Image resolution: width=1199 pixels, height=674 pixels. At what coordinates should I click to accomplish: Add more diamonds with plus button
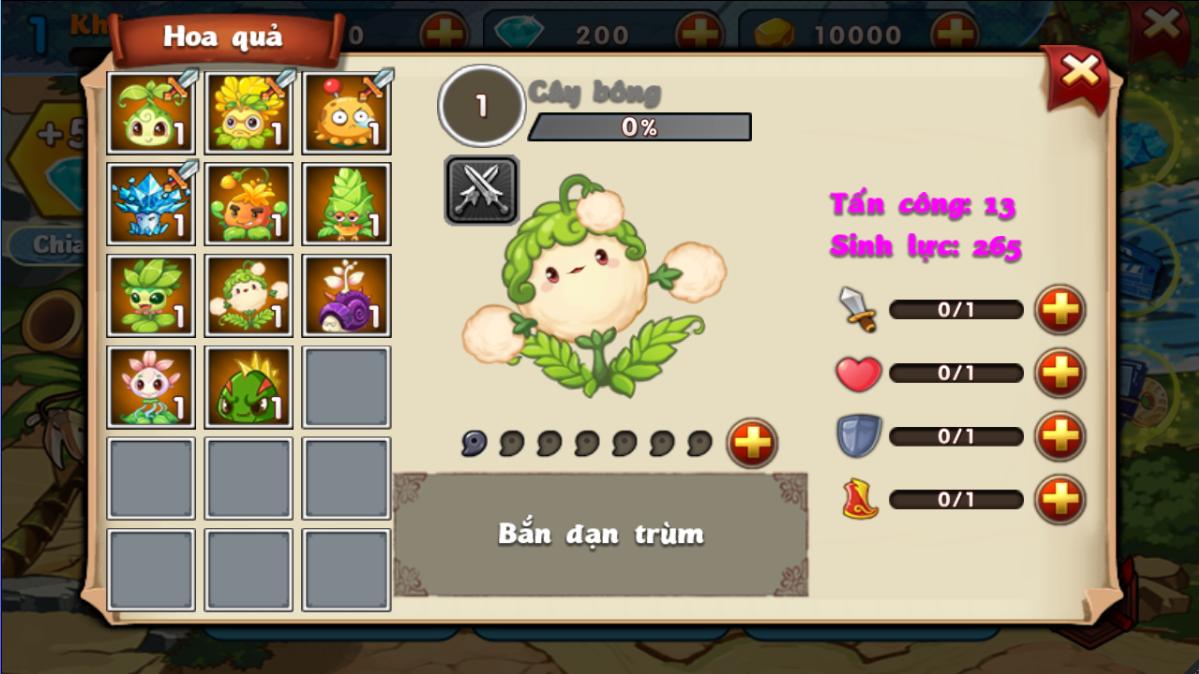pos(699,35)
